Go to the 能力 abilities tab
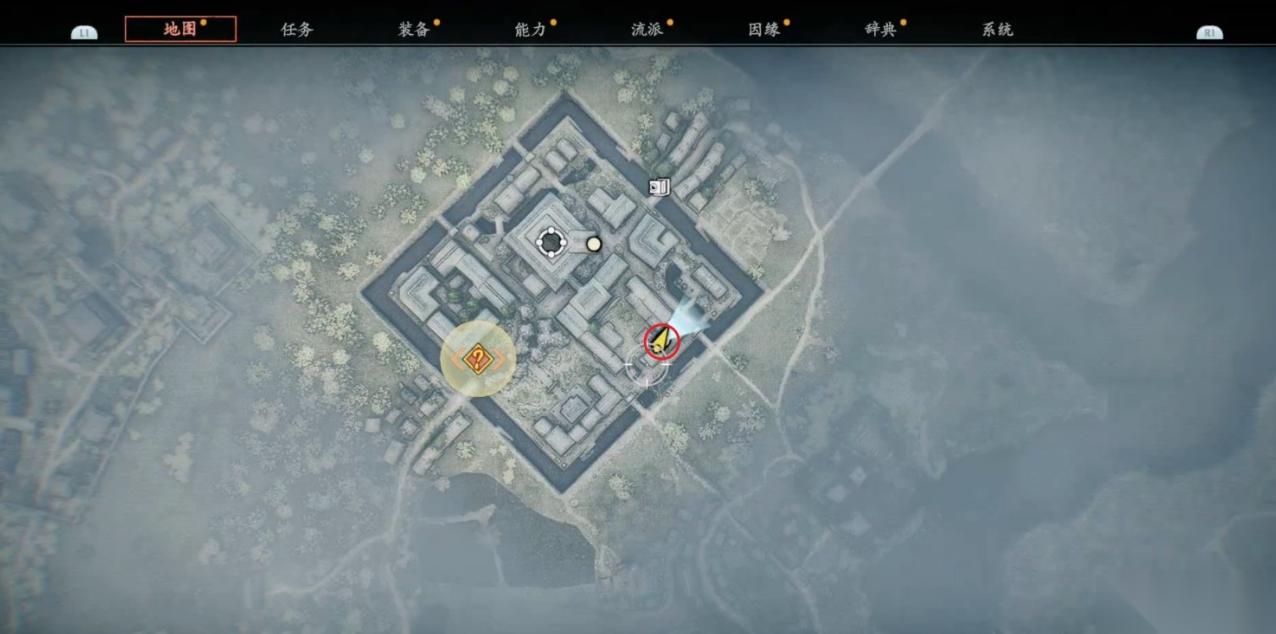Viewport: 1276px width, 634px height. pyautogui.click(x=531, y=29)
